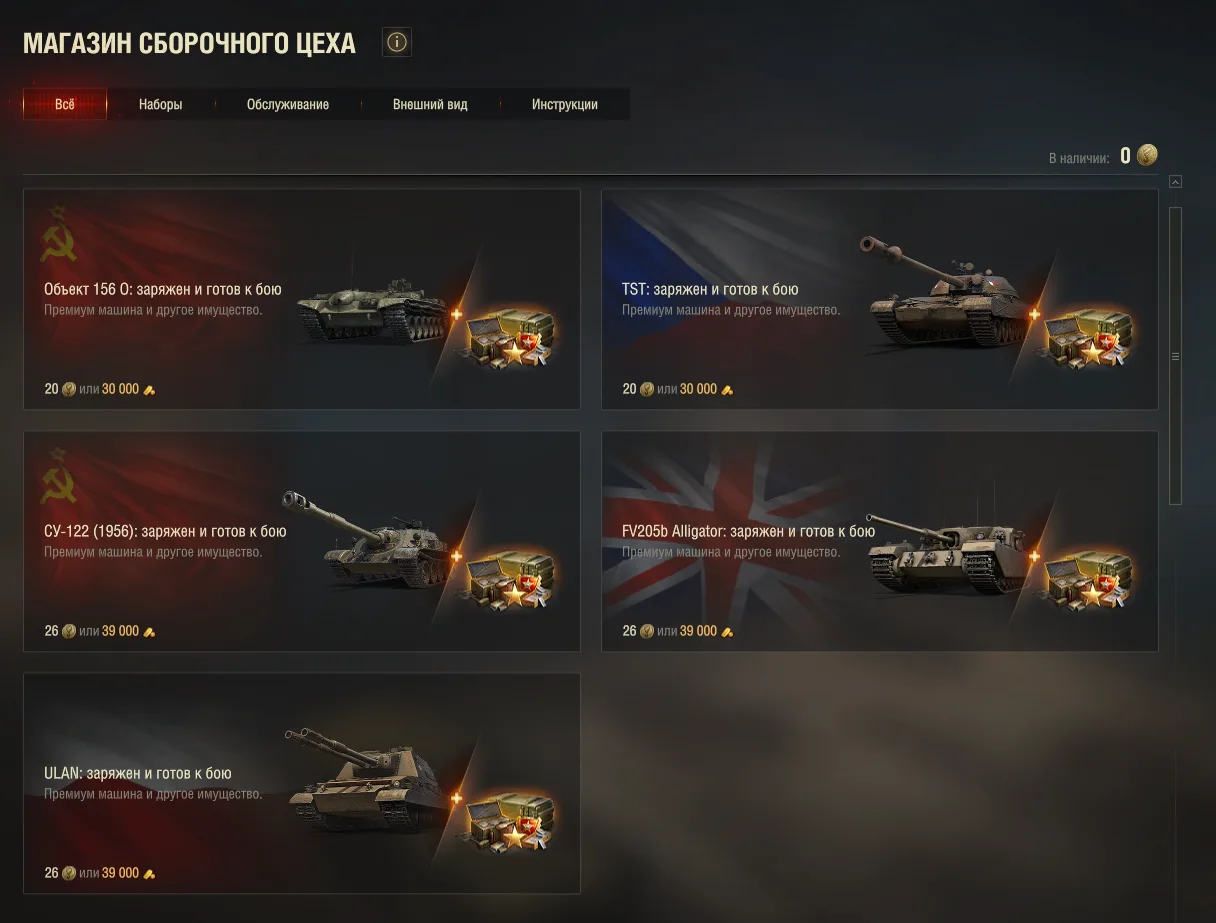Viewport: 1216px width, 923px height.
Task: Open the shop info icon
Action: coord(397,42)
